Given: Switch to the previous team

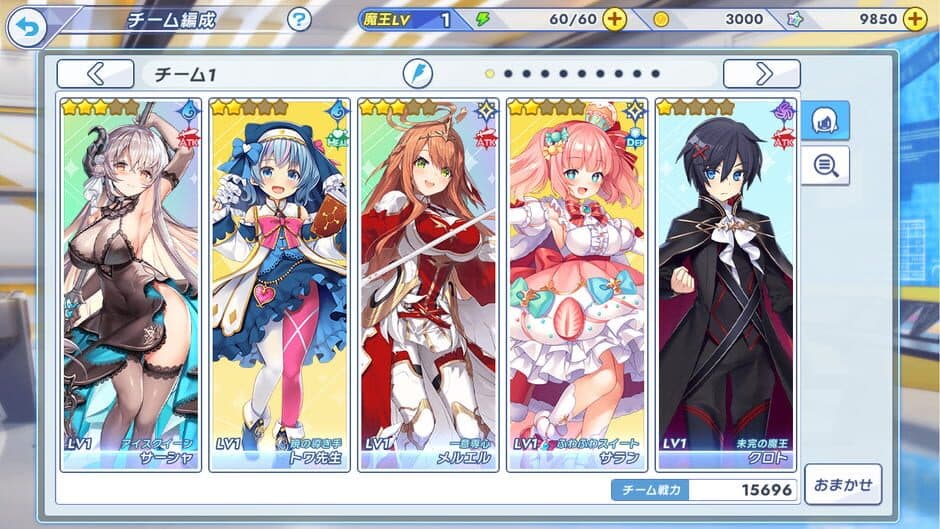Looking at the screenshot, I should click(95, 73).
